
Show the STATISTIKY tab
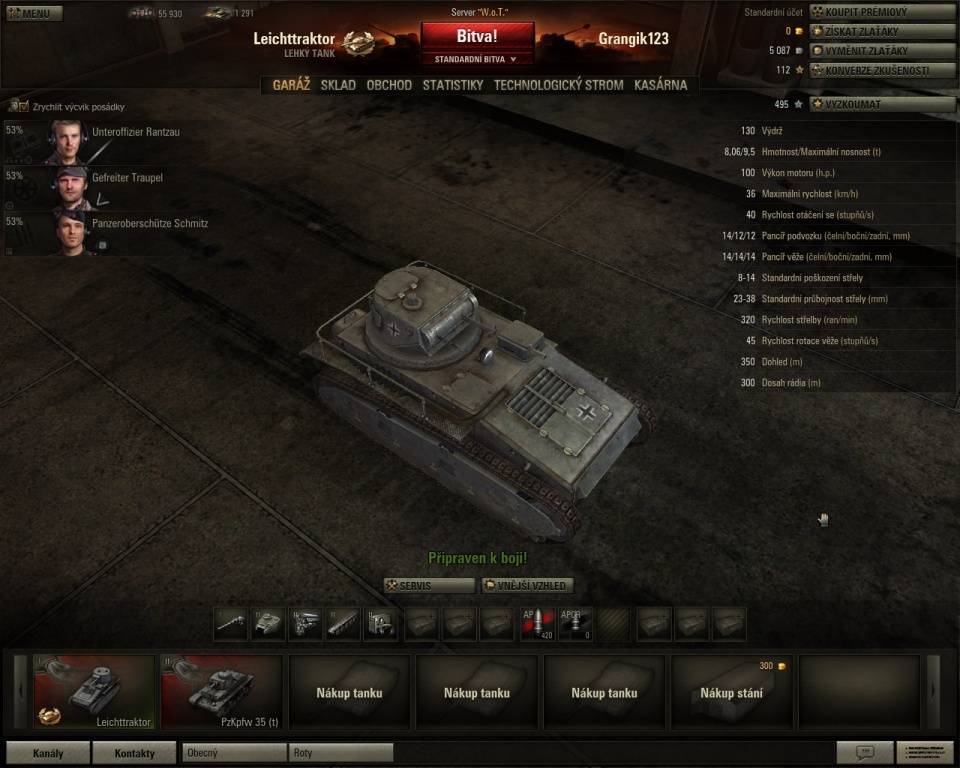pyautogui.click(x=453, y=86)
